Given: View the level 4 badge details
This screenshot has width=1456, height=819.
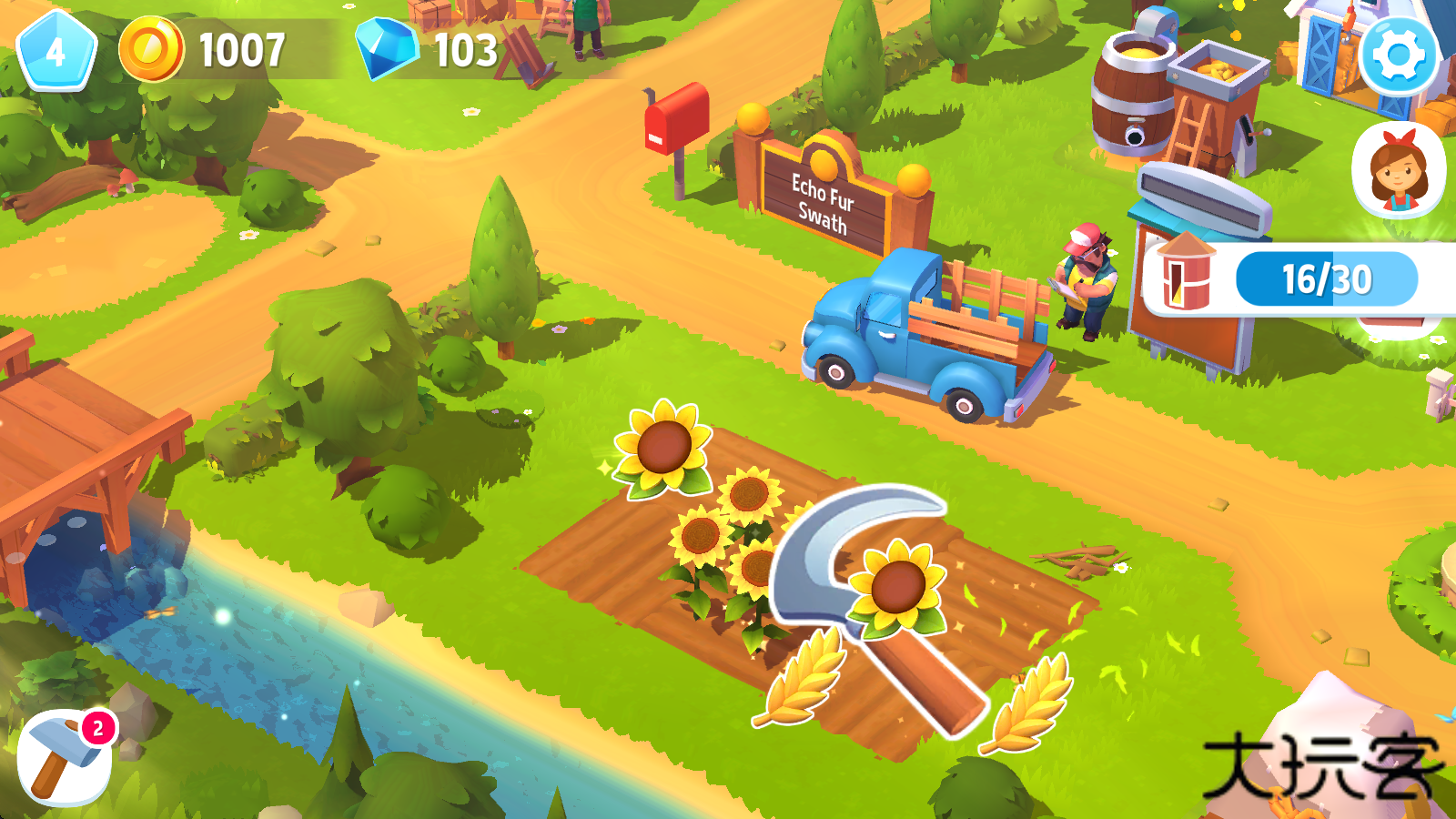Looking at the screenshot, I should click(56, 52).
